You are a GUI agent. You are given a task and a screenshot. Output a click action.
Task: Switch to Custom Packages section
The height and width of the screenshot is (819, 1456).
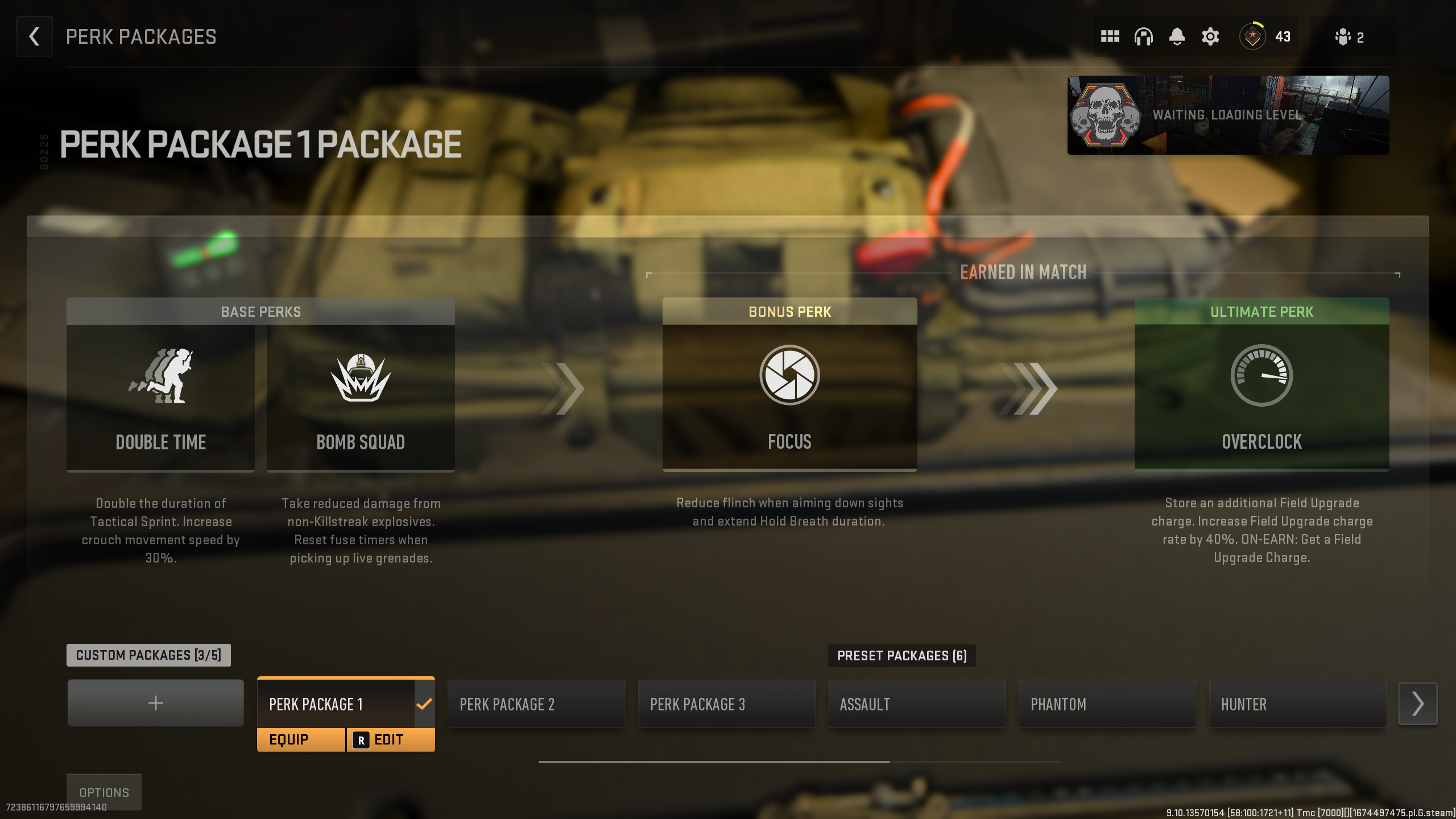tap(148, 655)
